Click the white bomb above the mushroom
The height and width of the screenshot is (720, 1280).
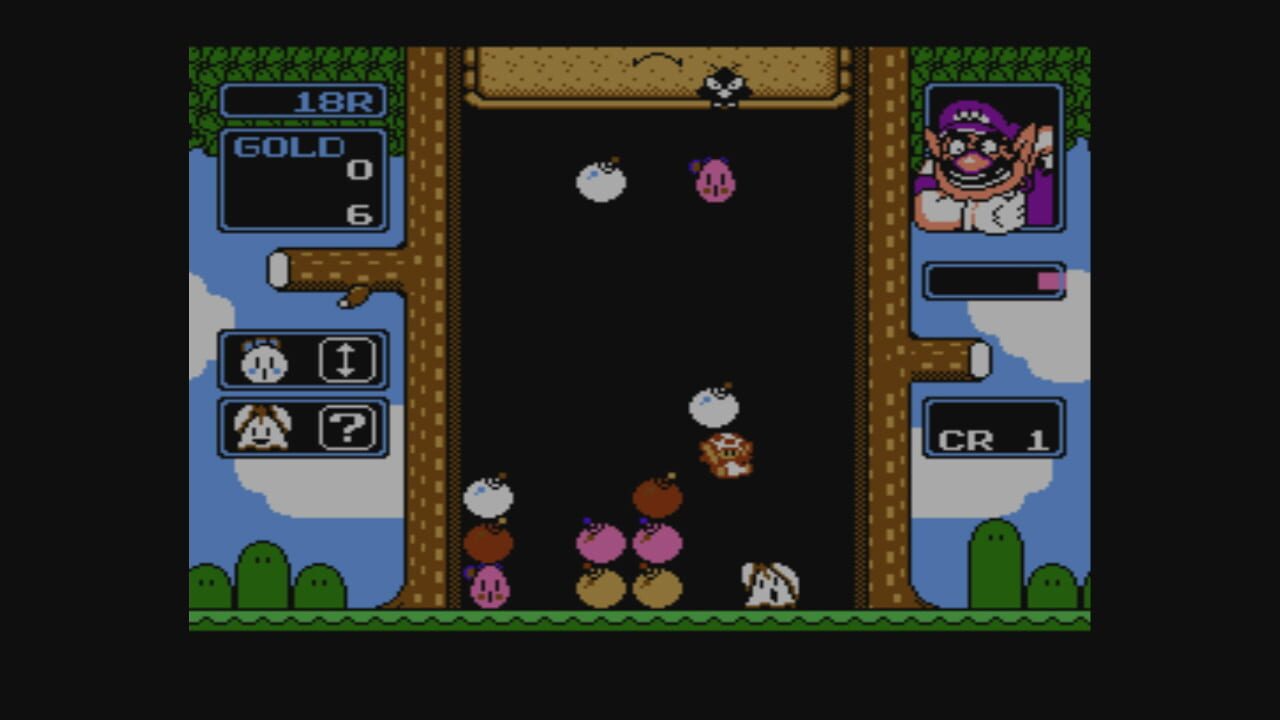[x=712, y=404]
